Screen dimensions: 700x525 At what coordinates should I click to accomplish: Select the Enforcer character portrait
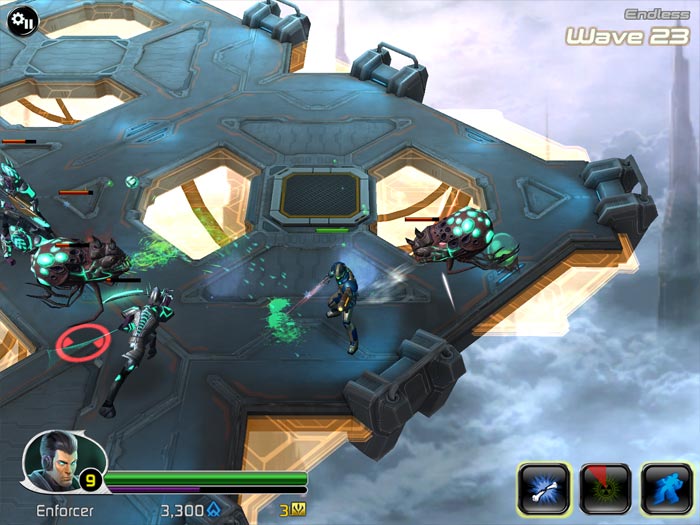[x=50, y=461]
